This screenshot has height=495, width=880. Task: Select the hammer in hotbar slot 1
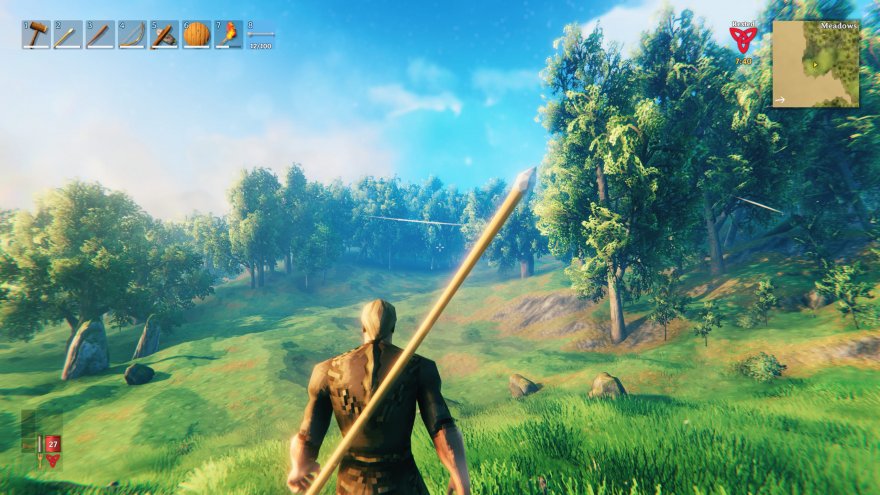click(x=37, y=35)
